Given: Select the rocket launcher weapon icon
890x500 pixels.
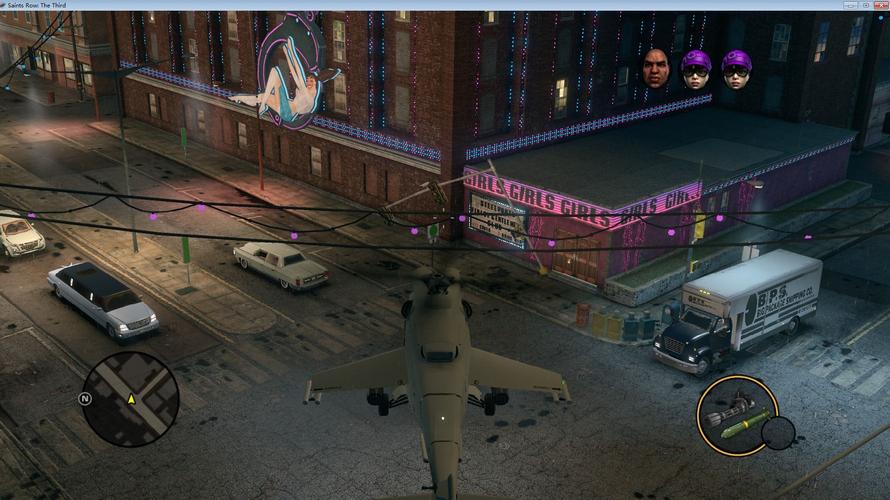Looking at the screenshot, I should (x=735, y=415).
